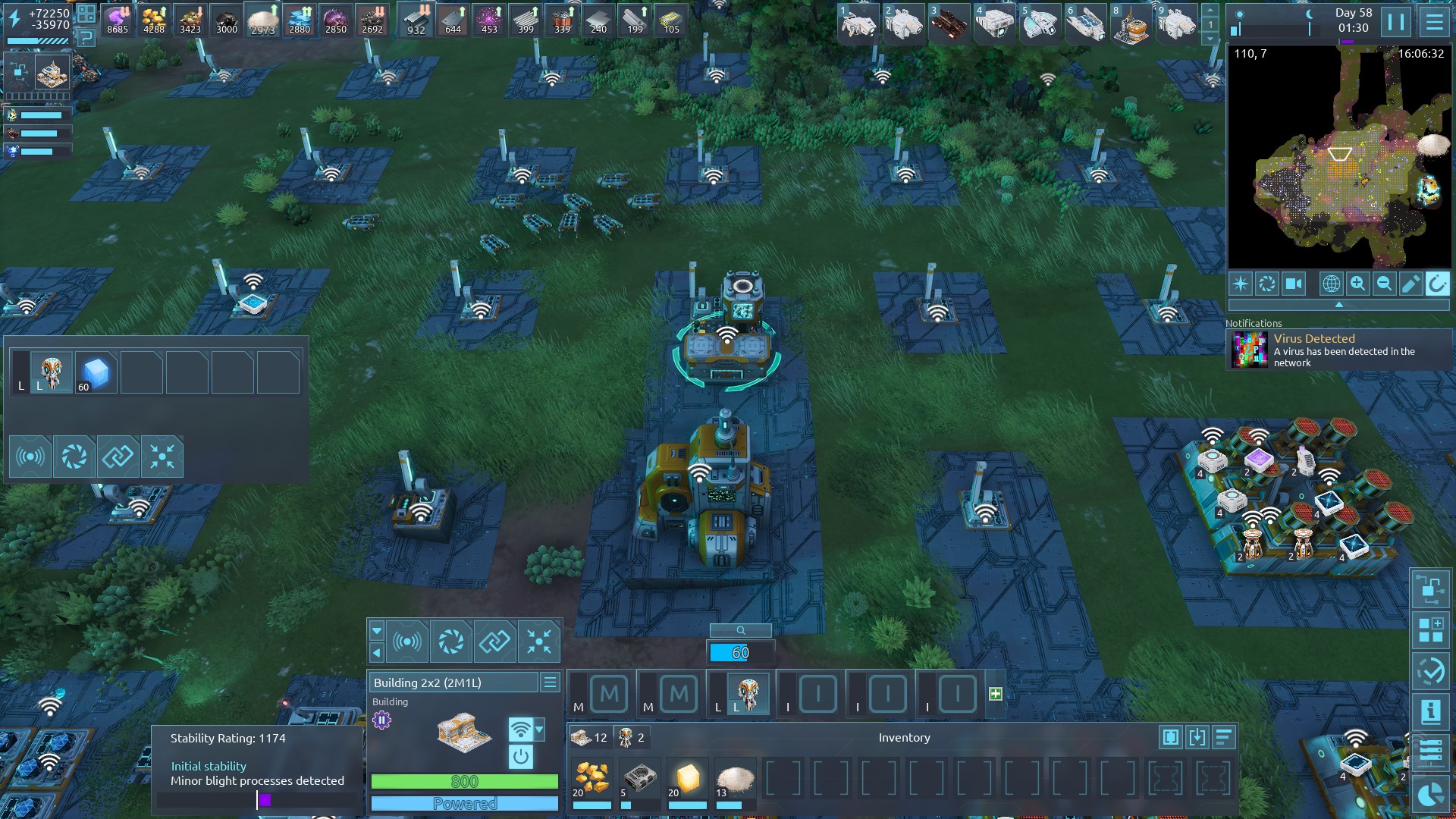Click the blue cube item with 60
This screenshot has height=819, width=1456.
coord(96,372)
